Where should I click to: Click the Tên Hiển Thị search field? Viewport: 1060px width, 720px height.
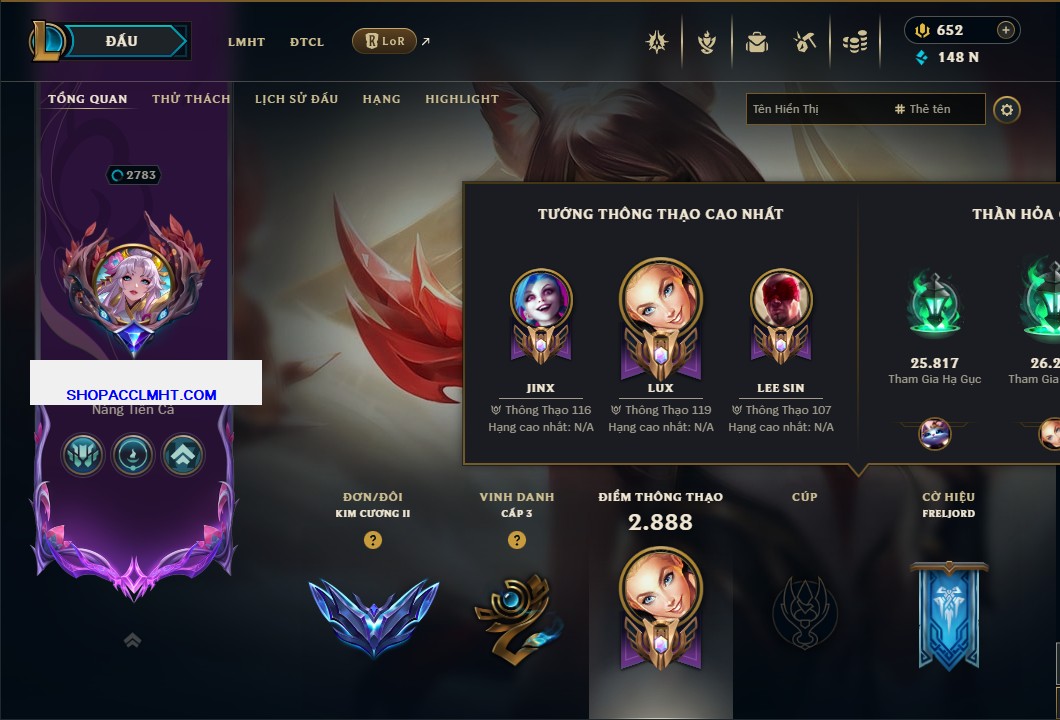(815, 109)
